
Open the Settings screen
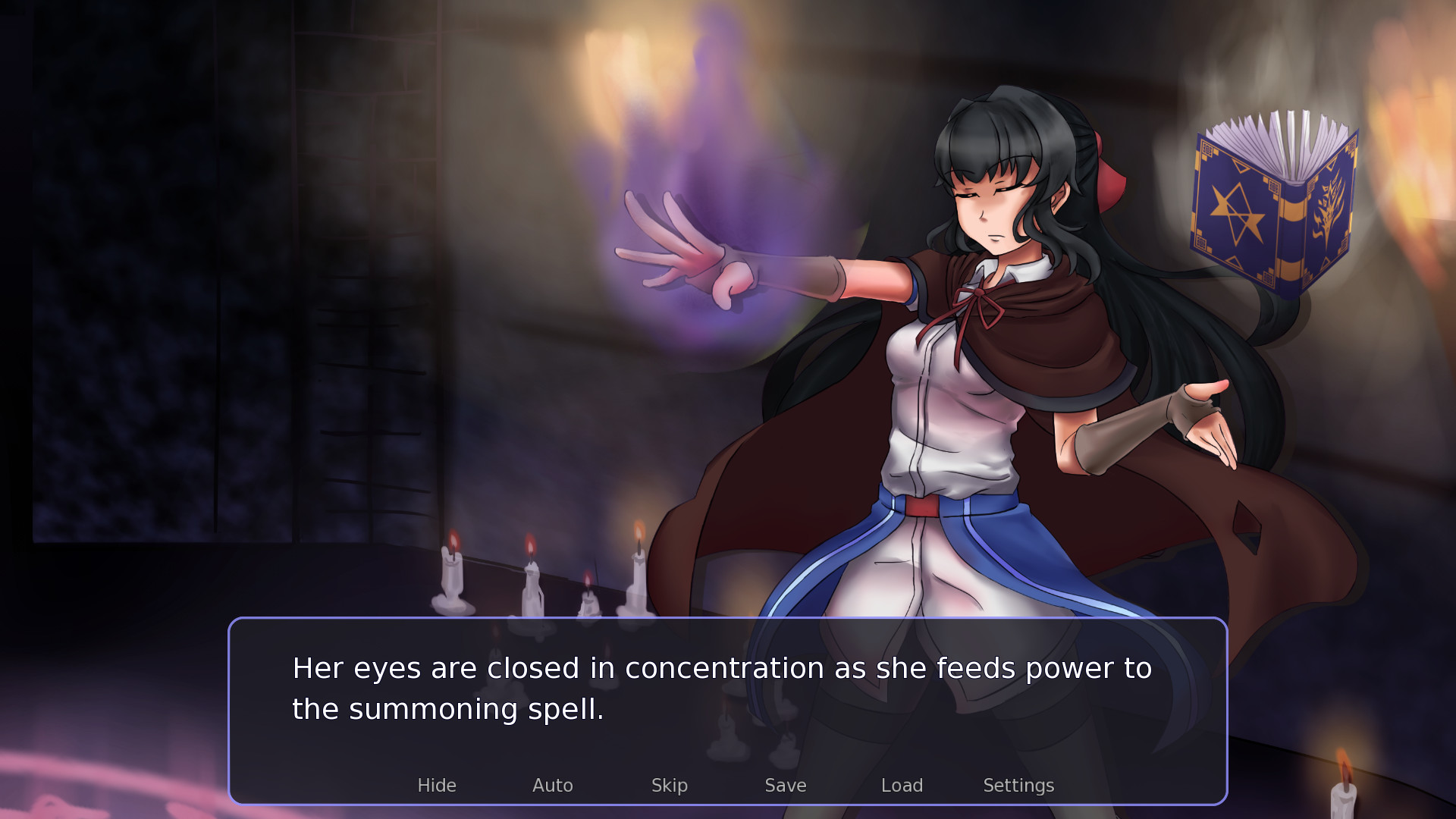point(1018,786)
